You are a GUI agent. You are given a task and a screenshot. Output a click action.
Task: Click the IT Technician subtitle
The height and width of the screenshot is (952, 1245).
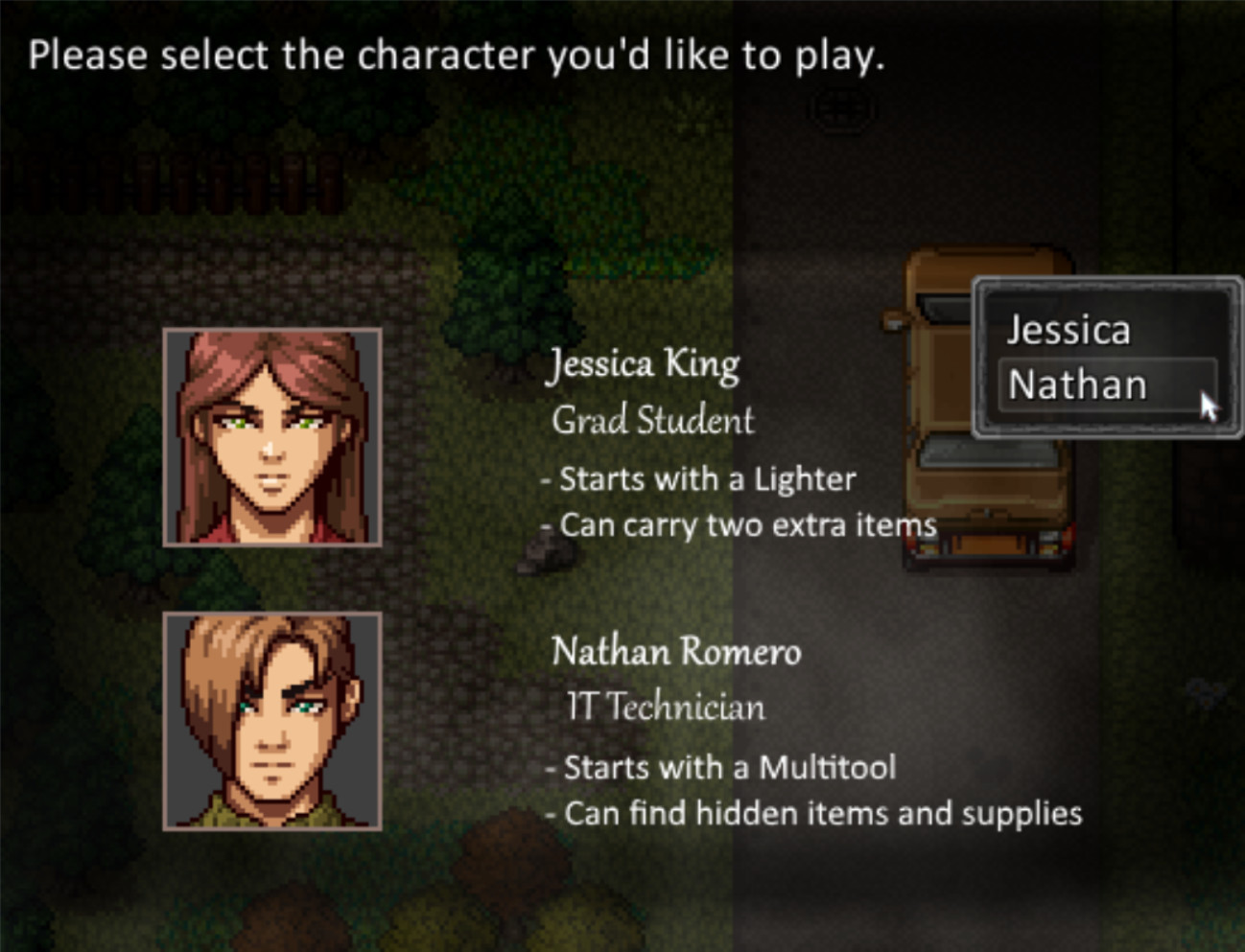668,707
